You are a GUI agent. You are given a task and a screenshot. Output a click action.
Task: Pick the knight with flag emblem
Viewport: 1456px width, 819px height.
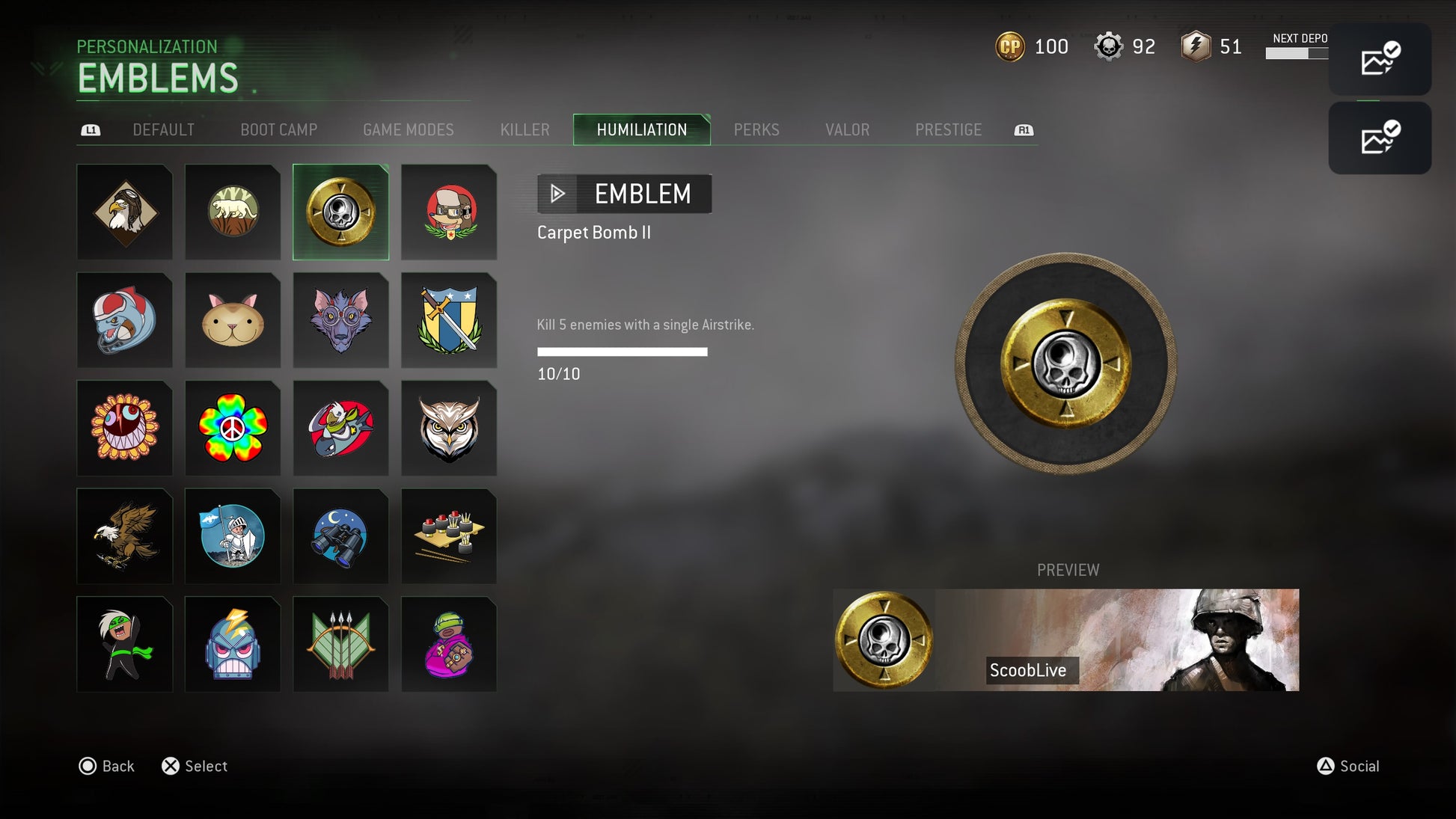coord(233,536)
